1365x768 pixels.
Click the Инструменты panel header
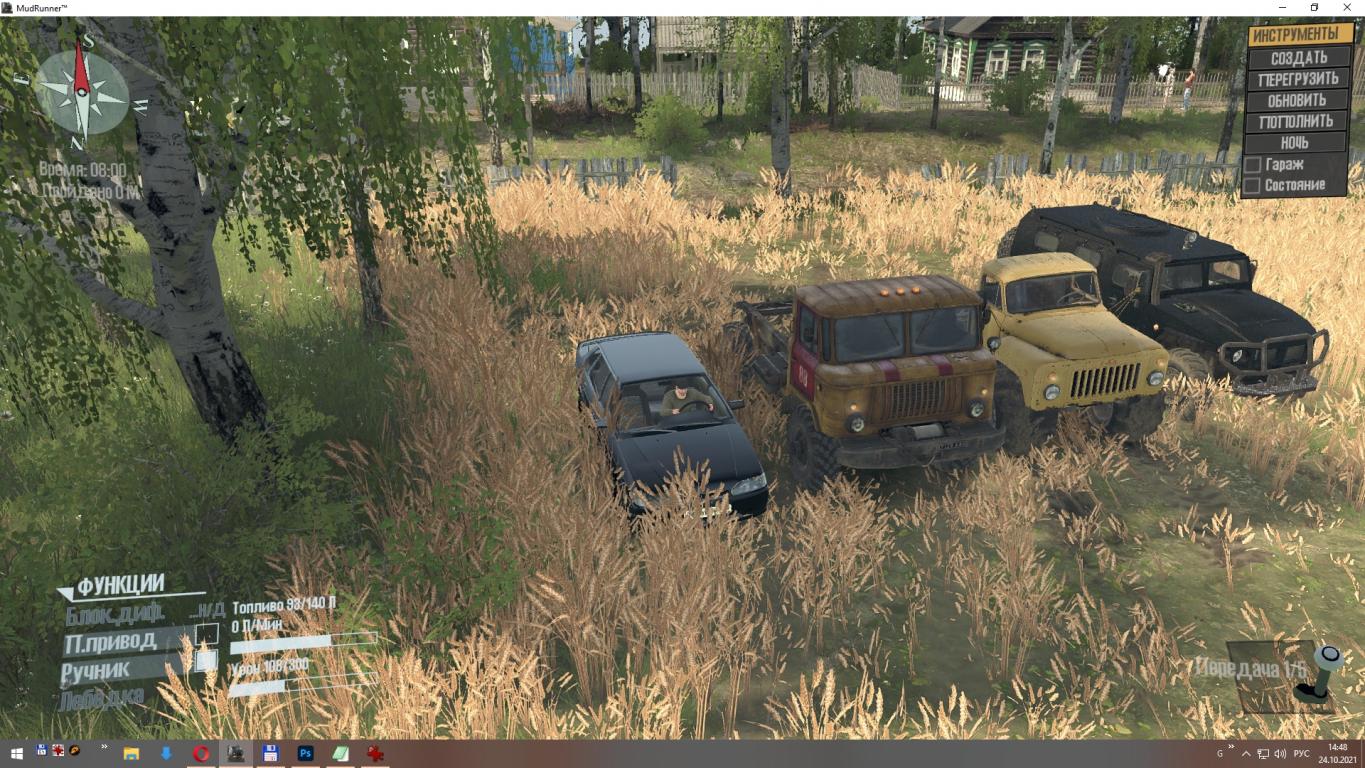pyautogui.click(x=1301, y=34)
